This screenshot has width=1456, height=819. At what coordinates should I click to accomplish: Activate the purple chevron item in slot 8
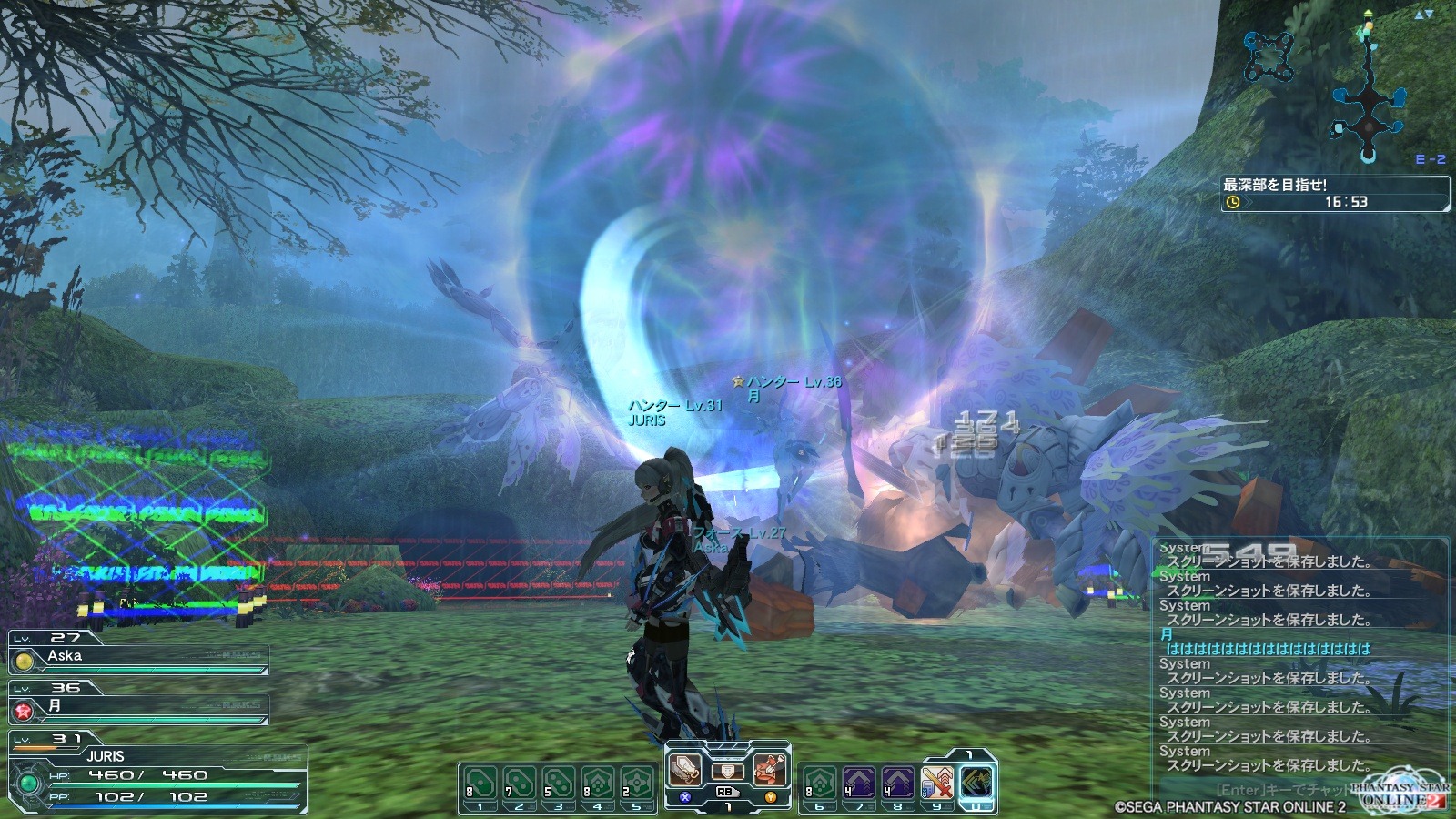(x=897, y=784)
